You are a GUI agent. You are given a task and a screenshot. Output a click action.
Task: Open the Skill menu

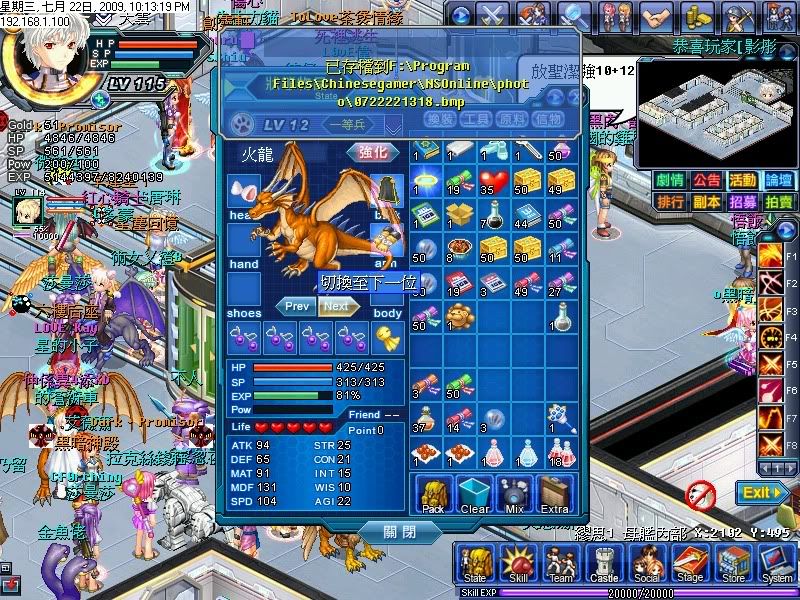(x=518, y=565)
